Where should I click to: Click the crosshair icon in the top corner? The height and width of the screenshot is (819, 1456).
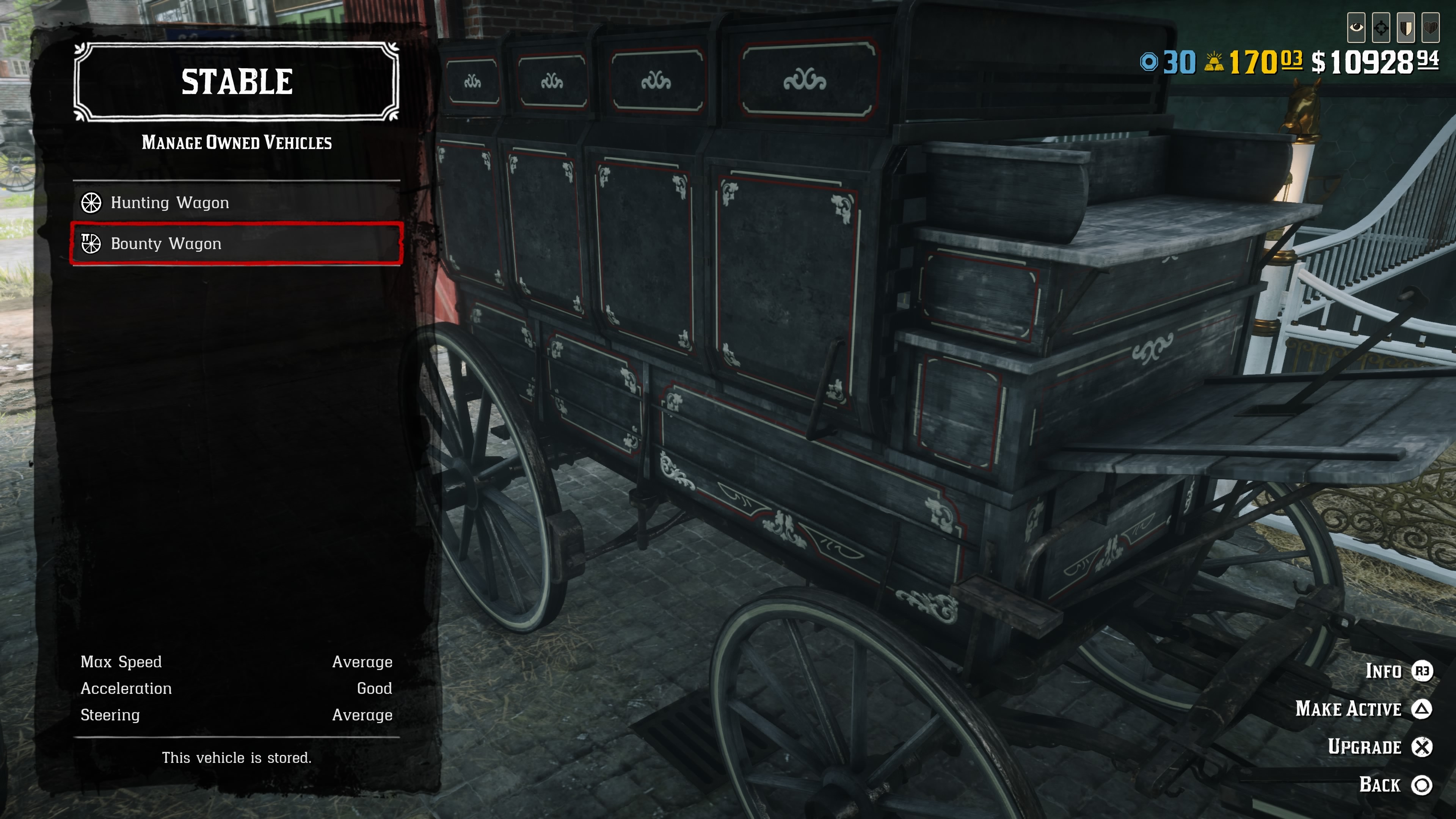pyautogui.click(x=1381, y=28)
